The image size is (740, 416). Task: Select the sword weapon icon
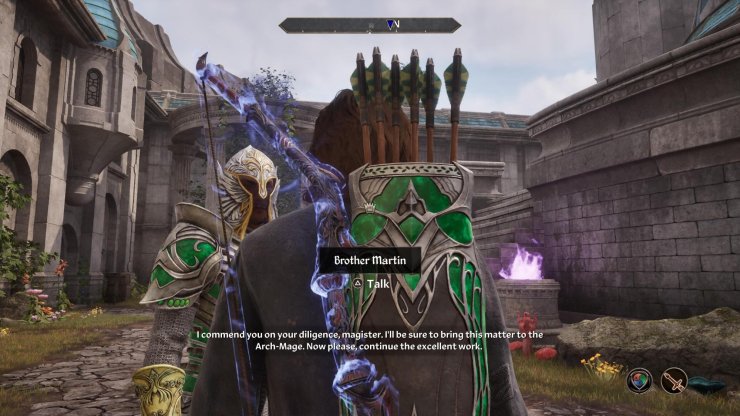674,380
